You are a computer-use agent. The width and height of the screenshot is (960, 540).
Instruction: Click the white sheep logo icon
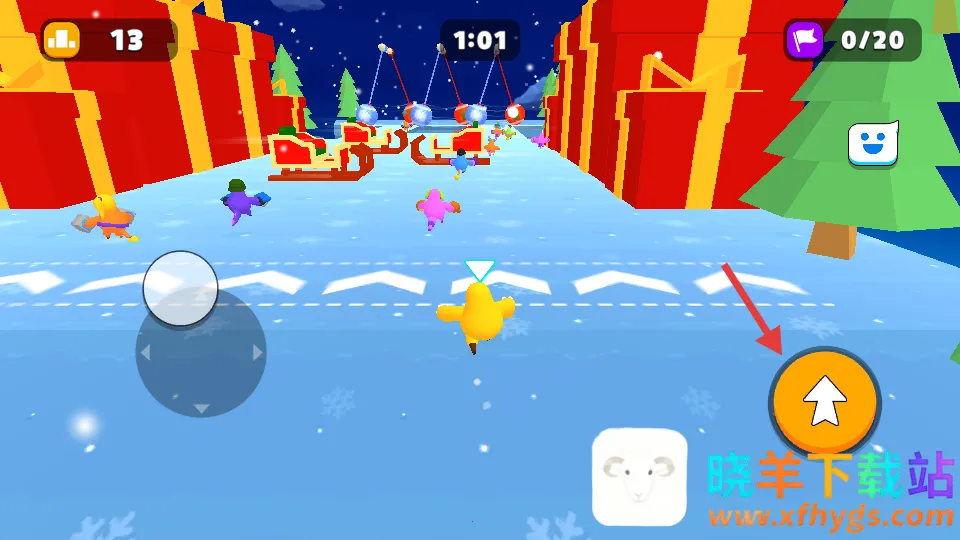pos(639,477)
